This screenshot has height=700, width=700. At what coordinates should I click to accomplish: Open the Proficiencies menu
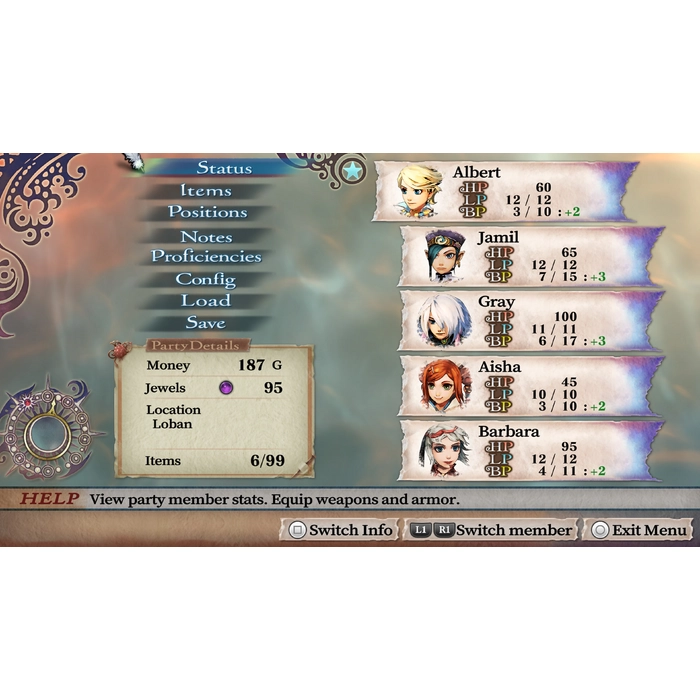(206, 257)
